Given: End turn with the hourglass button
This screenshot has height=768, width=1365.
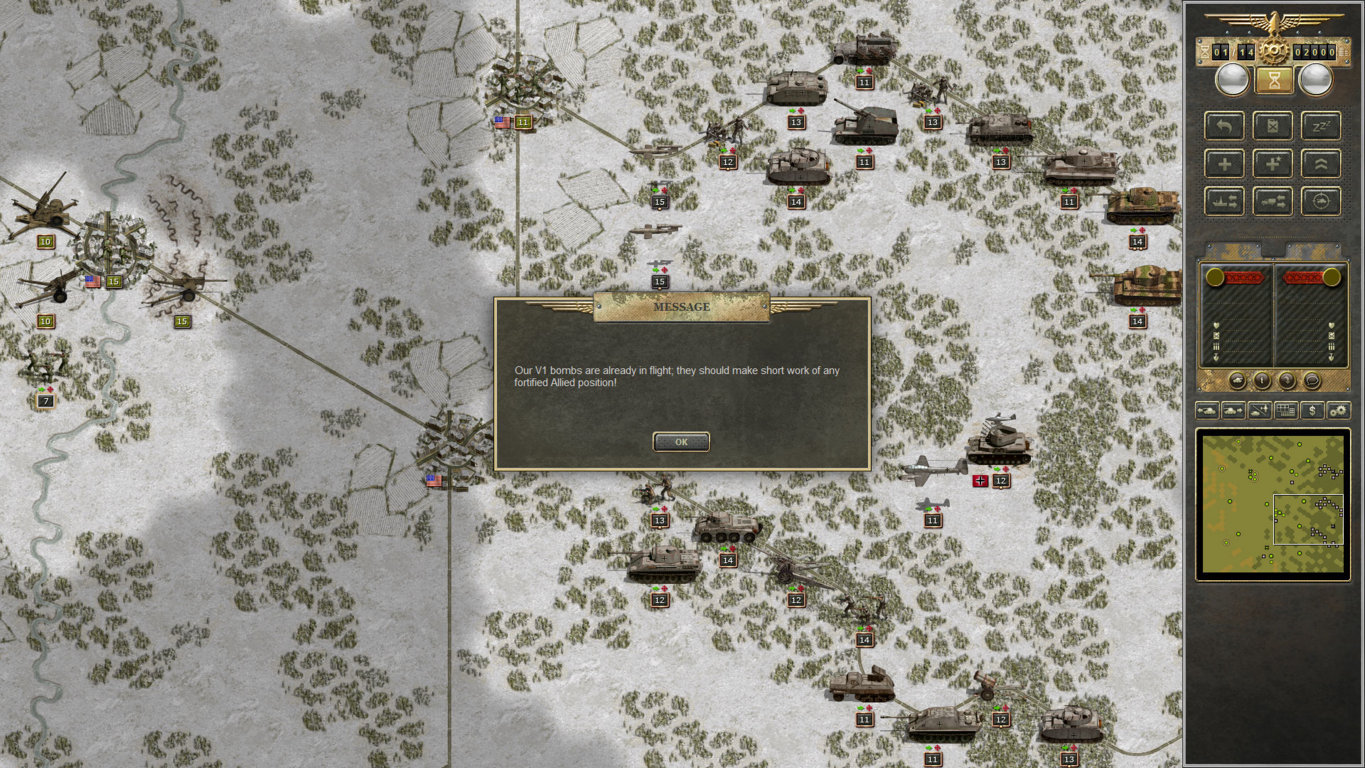Looking at the screenshot, I should point(1274,80).
